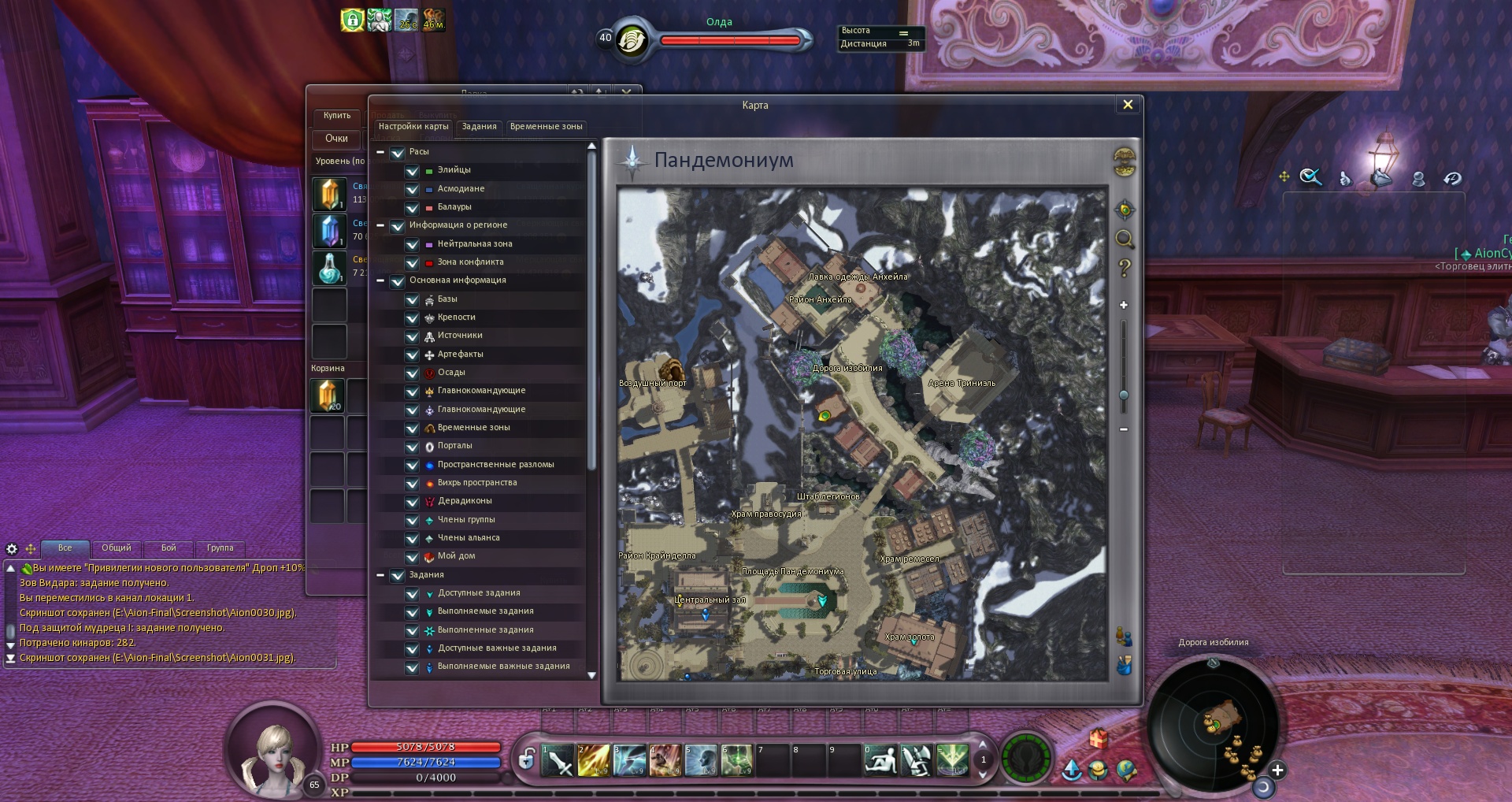This screenshot has height=802, width=1512.
Task: Collapse the Расы filter group
Action: point(380,152)
